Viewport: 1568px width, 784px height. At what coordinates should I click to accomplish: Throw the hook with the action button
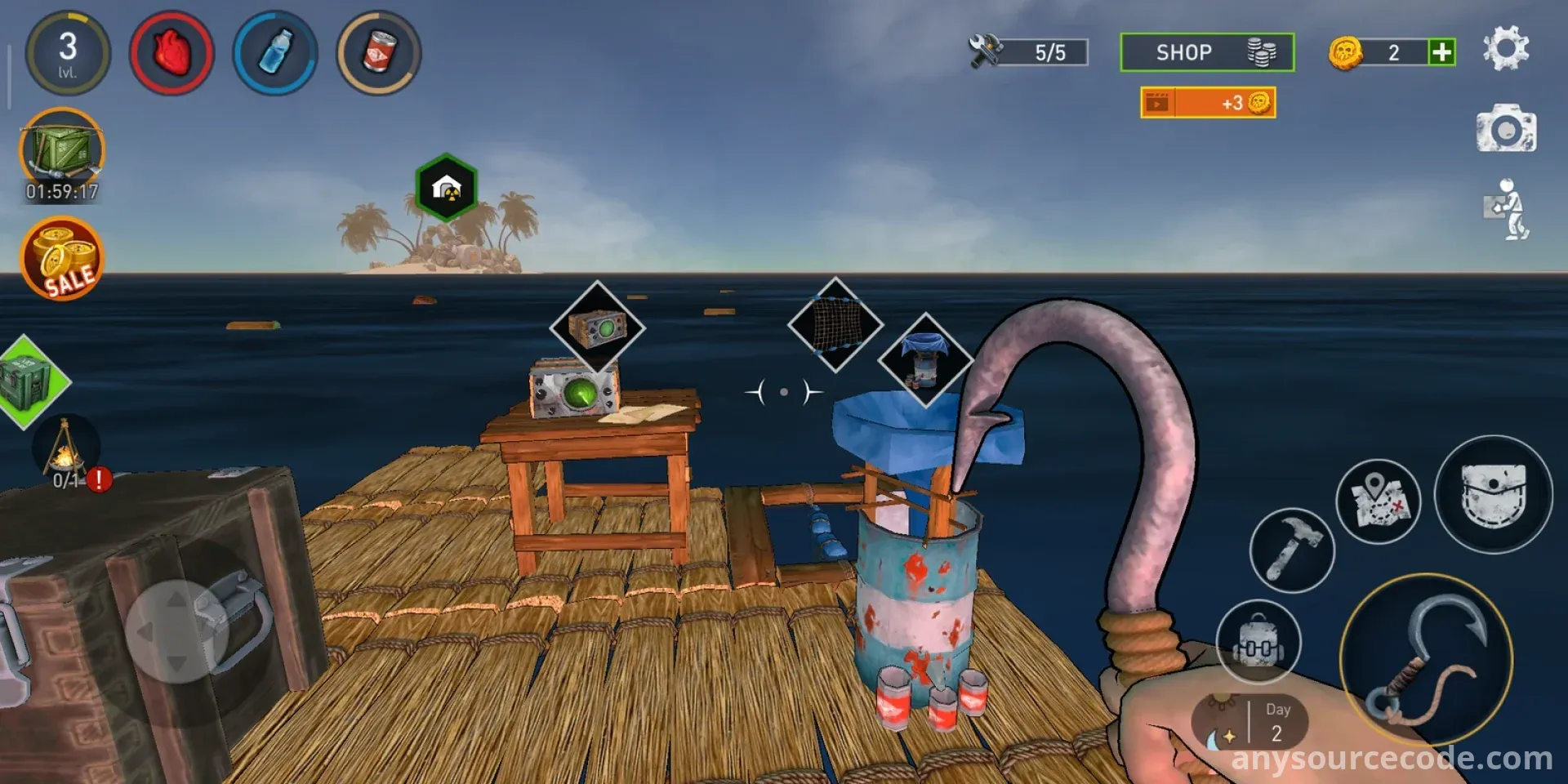tap(1426, 660)
